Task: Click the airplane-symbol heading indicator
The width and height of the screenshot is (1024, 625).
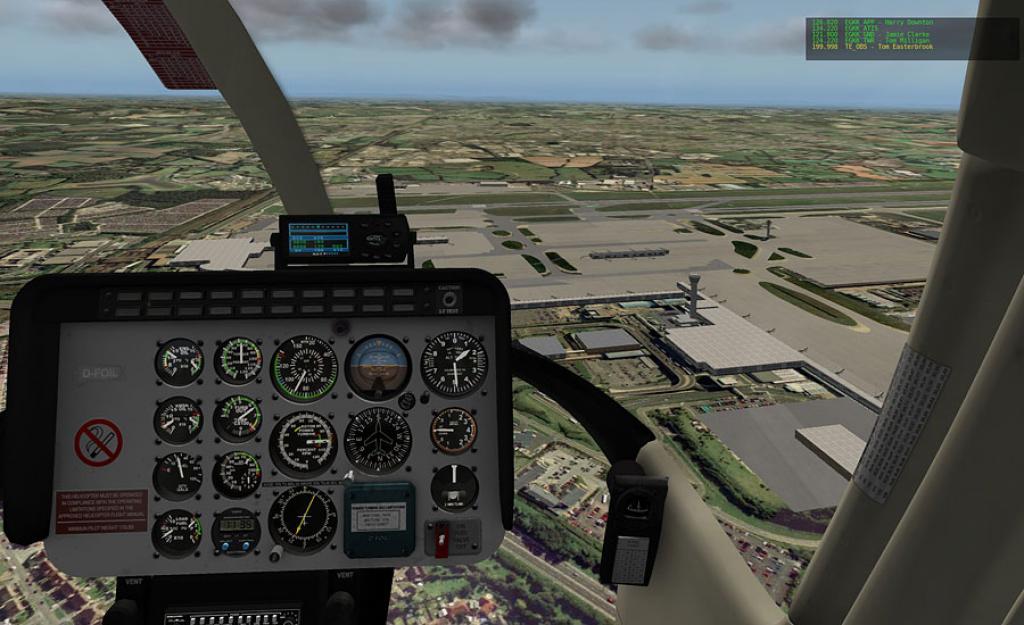Action: [378, 440]
